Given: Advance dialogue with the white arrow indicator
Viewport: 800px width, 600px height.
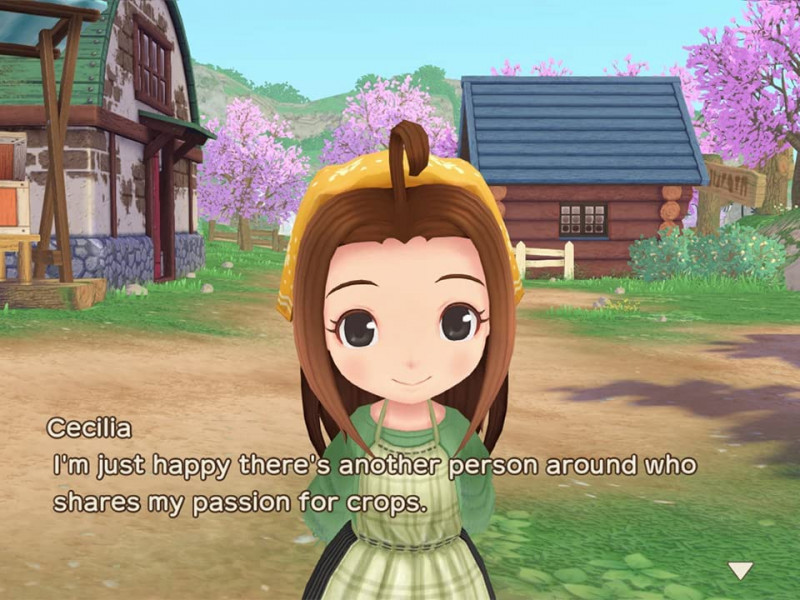Looking at the screenshot, I should click(x=740, y=571).
